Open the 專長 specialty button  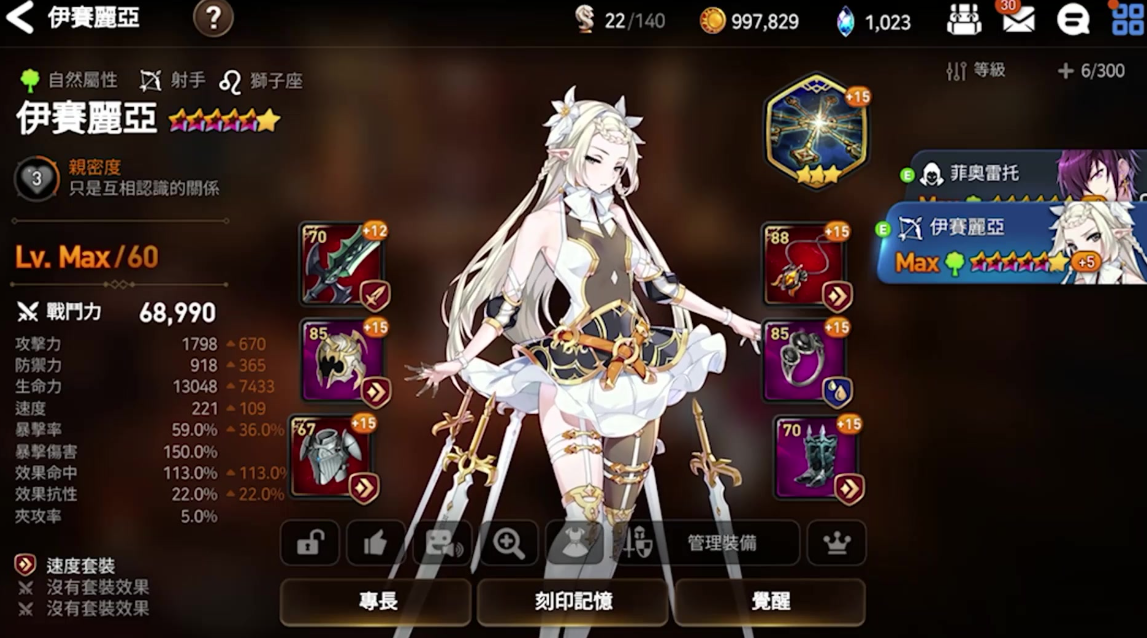(x=377, y=601)
